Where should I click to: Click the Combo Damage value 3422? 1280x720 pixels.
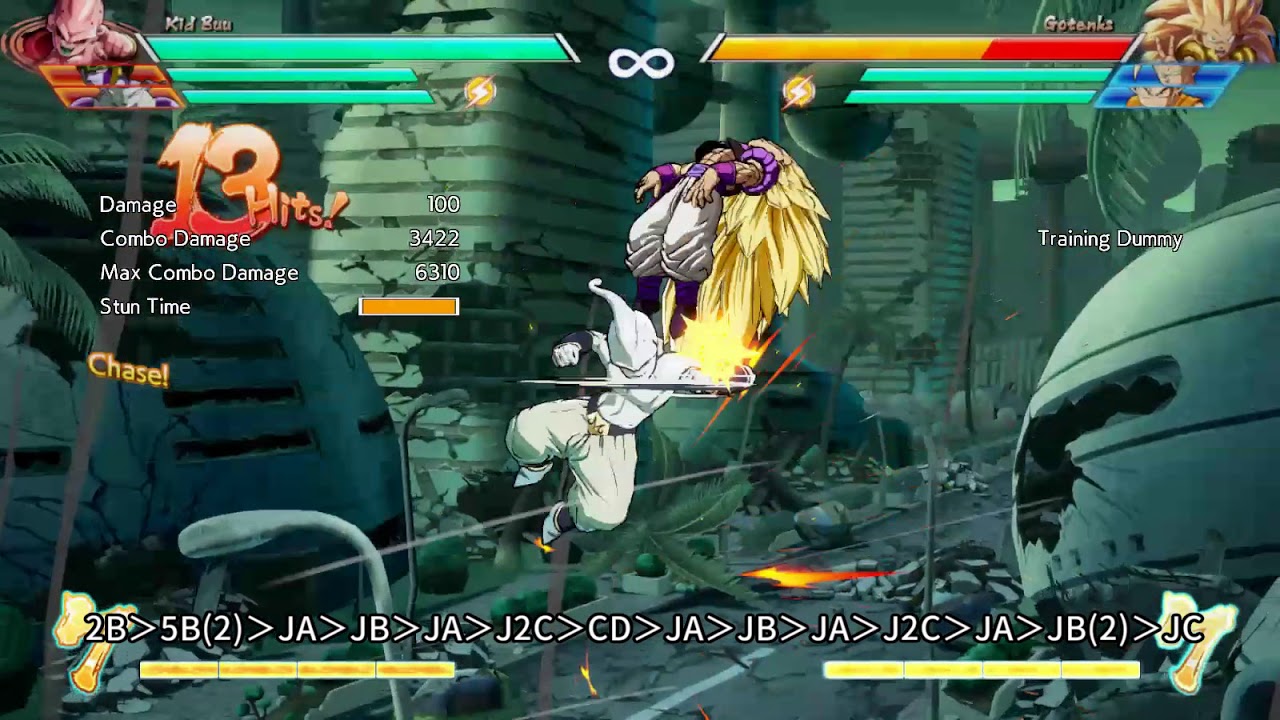(432, 238)
